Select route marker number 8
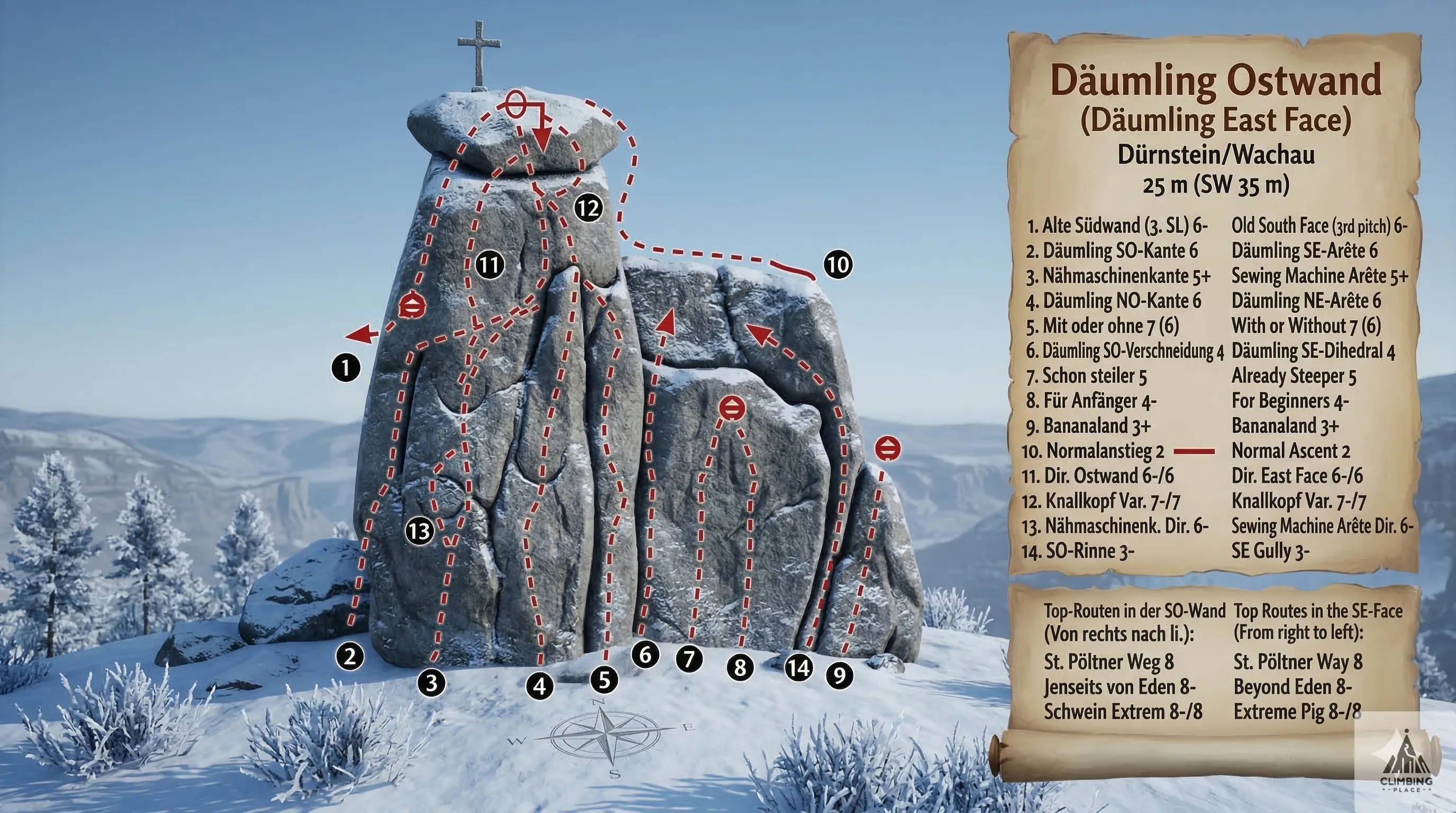Screen dimensions: 1456x813 (740, 667)
